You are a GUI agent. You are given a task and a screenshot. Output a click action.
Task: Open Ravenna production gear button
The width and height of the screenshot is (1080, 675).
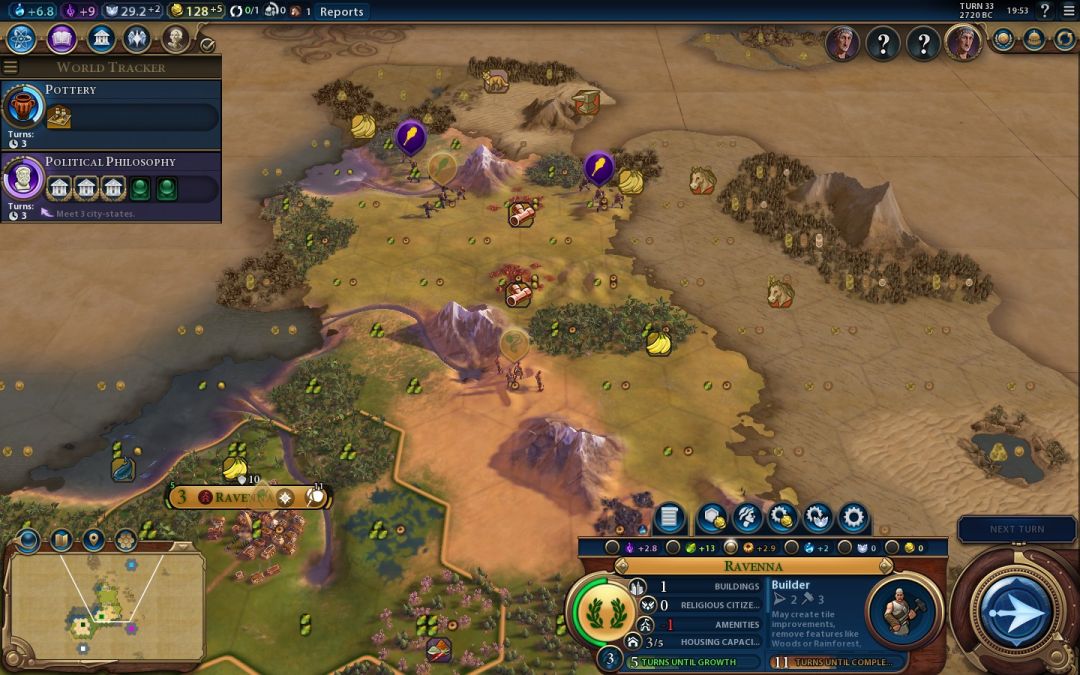[853, 518]
